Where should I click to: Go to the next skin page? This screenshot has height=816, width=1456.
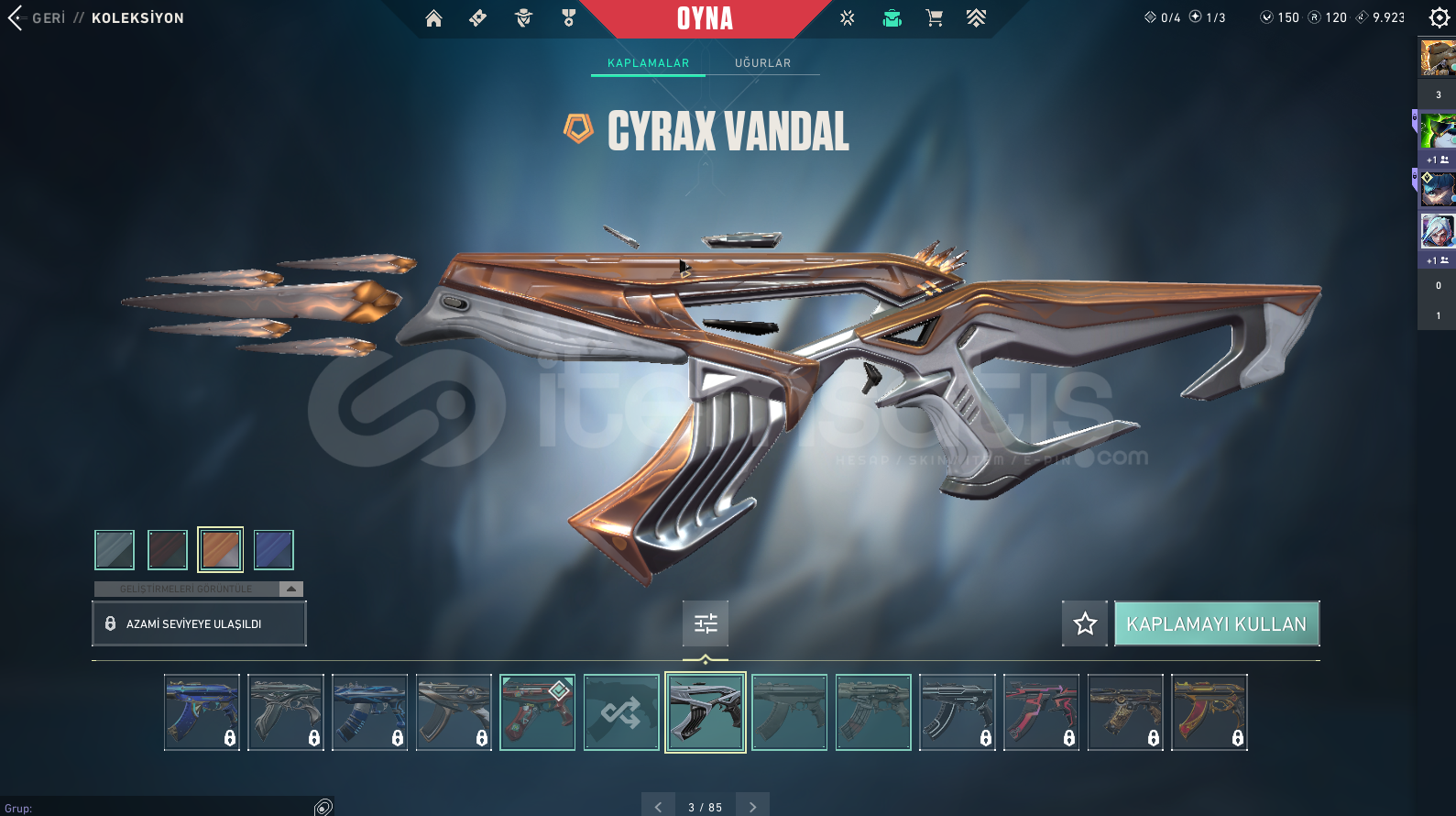753,807
